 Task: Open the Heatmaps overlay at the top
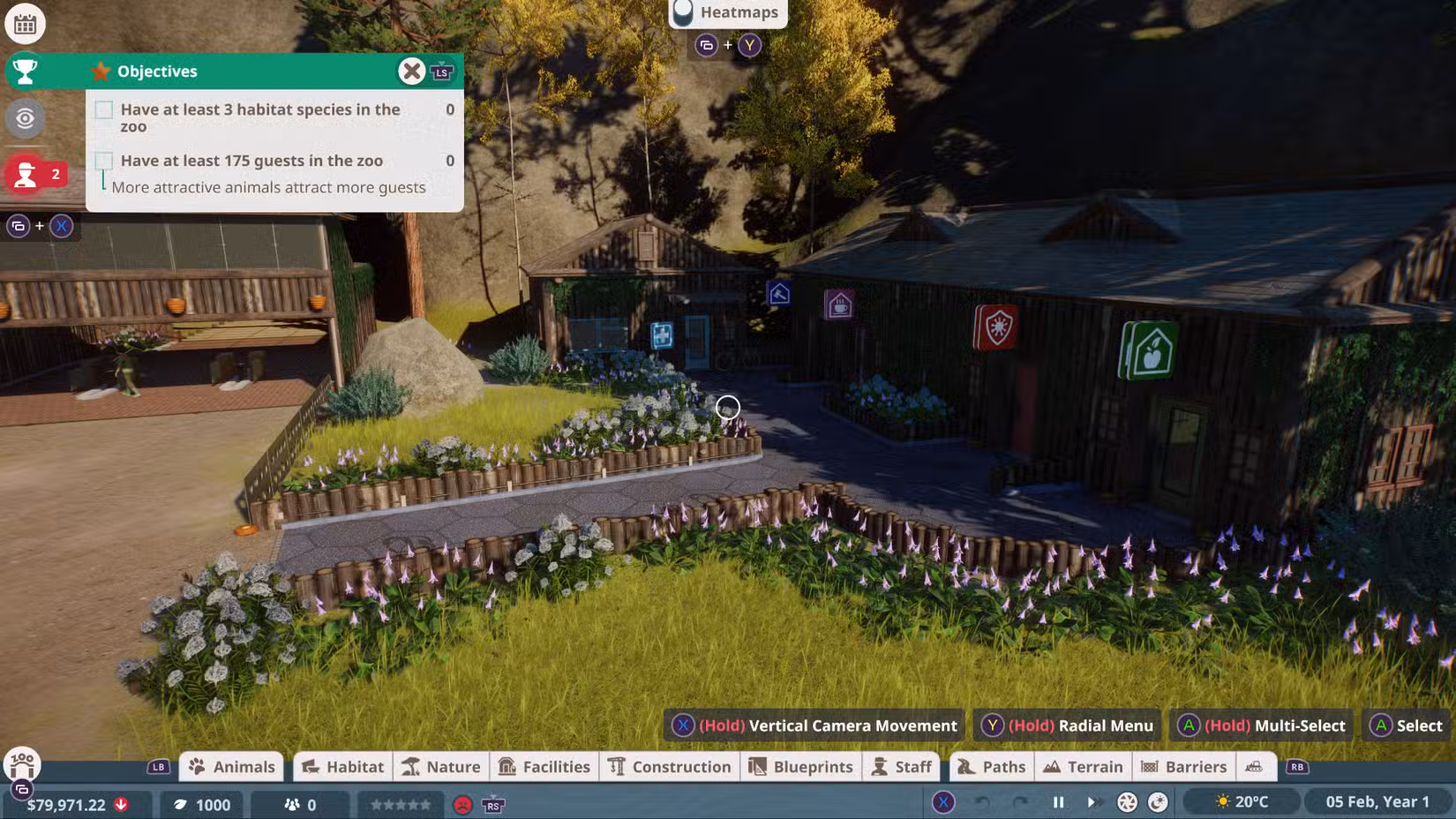(x=725, y=12)
